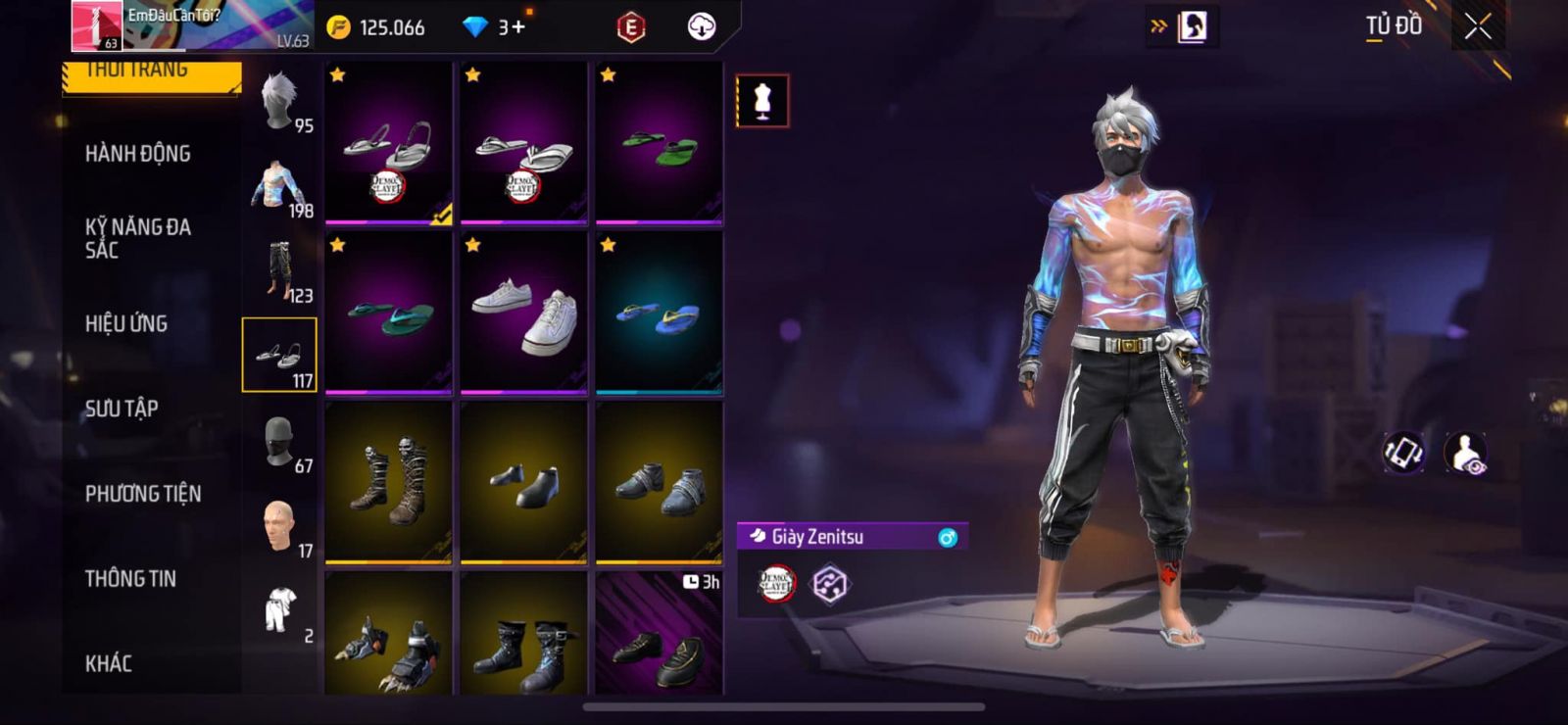This screenshot has height=725, width=1568.
Task: Close the wardrobe with the X button
Action: [1478, 27]
